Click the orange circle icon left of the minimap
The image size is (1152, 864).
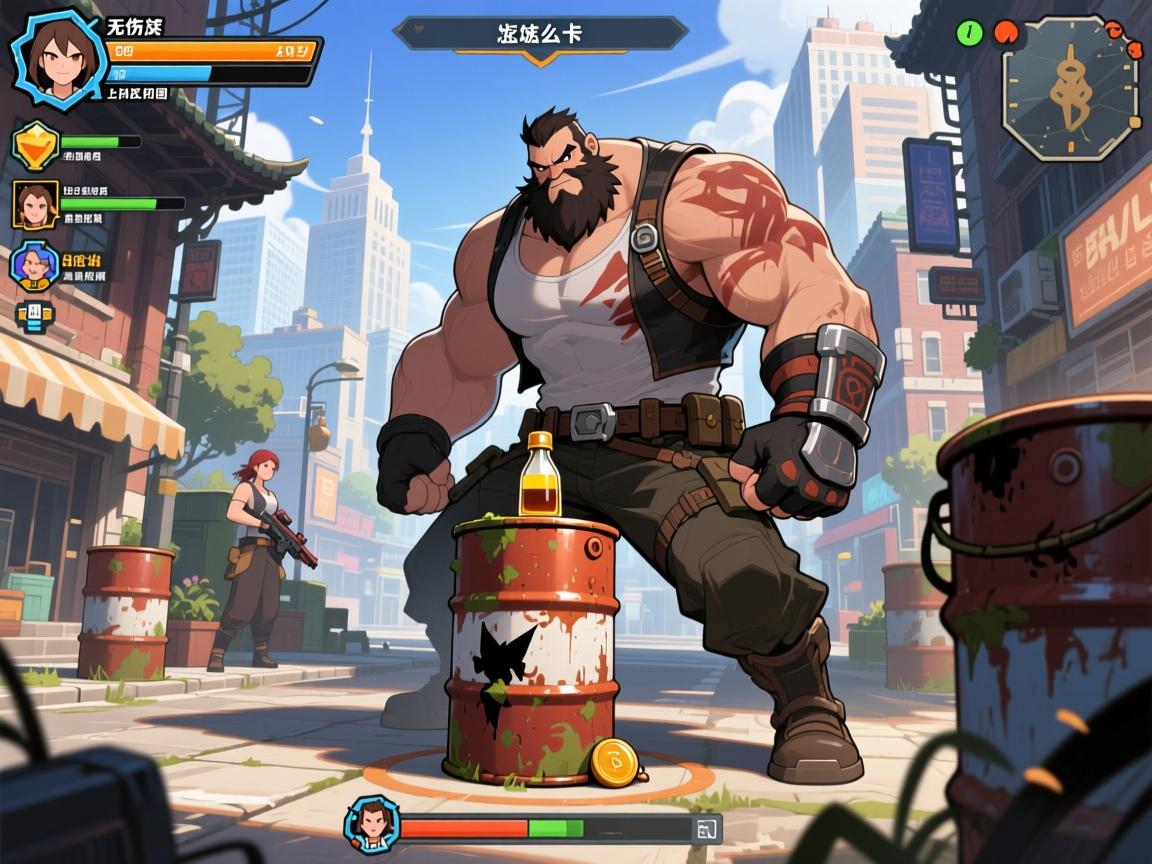click(x=1003, y=33)
